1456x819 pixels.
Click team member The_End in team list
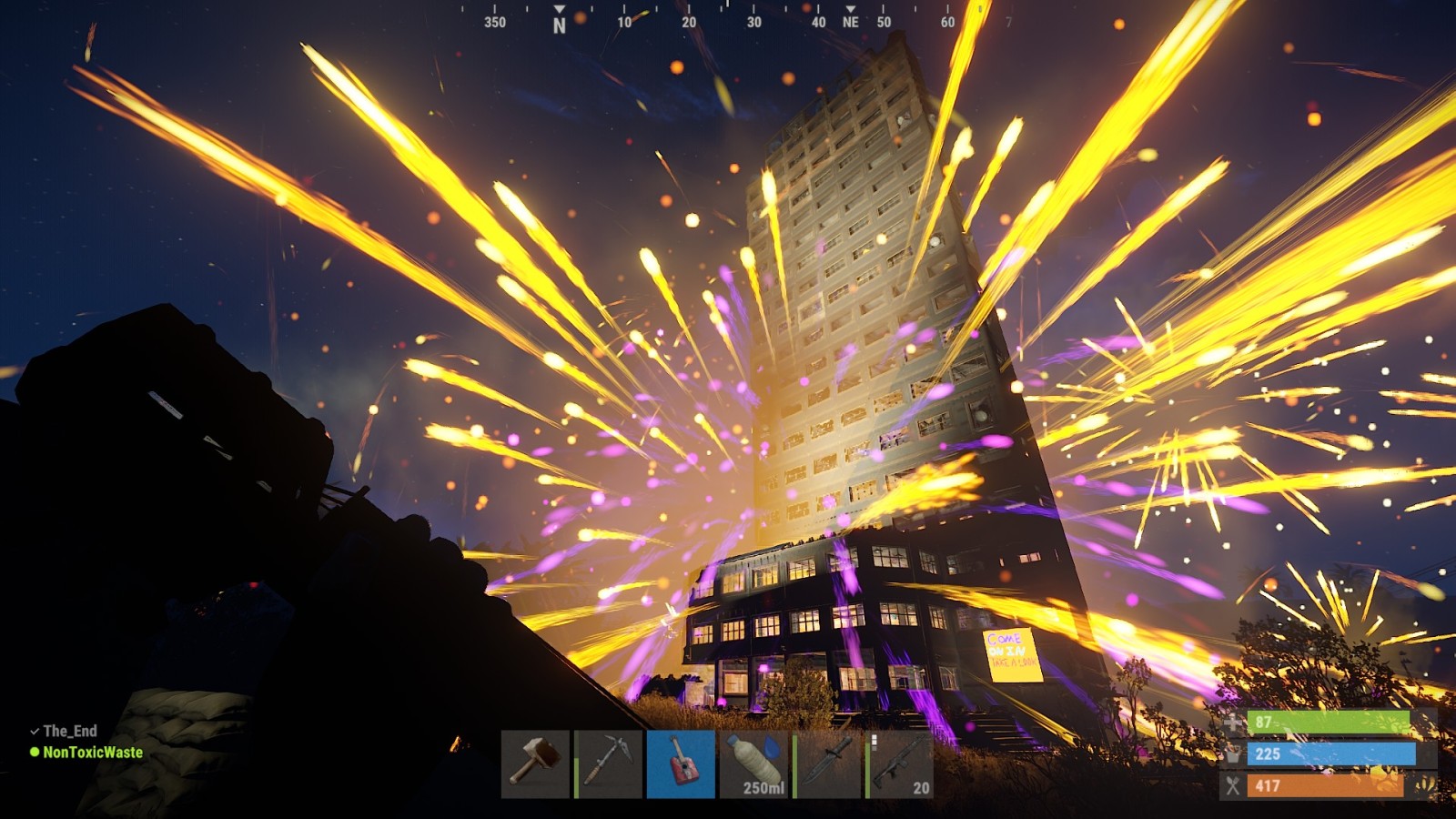click(70, 731)
